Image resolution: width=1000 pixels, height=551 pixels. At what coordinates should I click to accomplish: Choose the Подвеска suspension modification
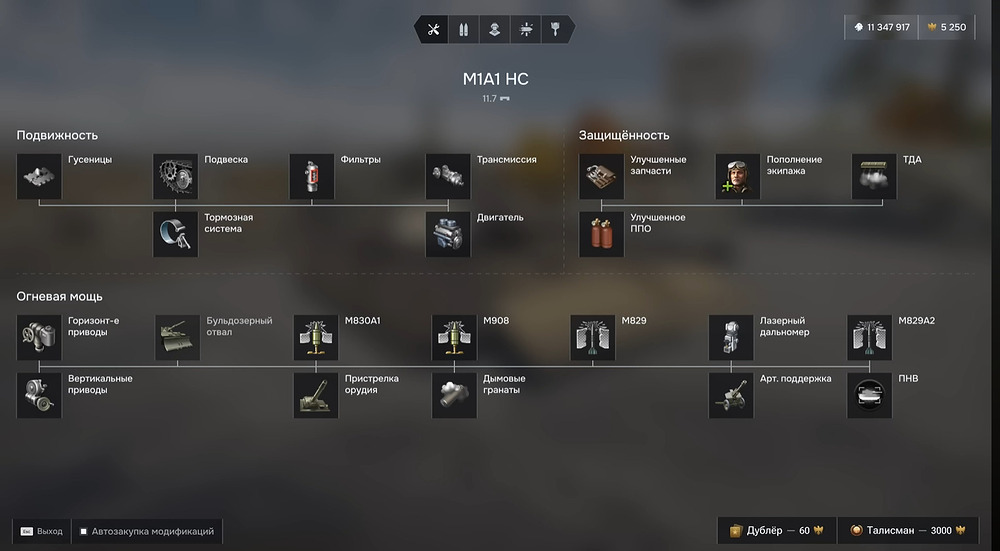point(176,176)
